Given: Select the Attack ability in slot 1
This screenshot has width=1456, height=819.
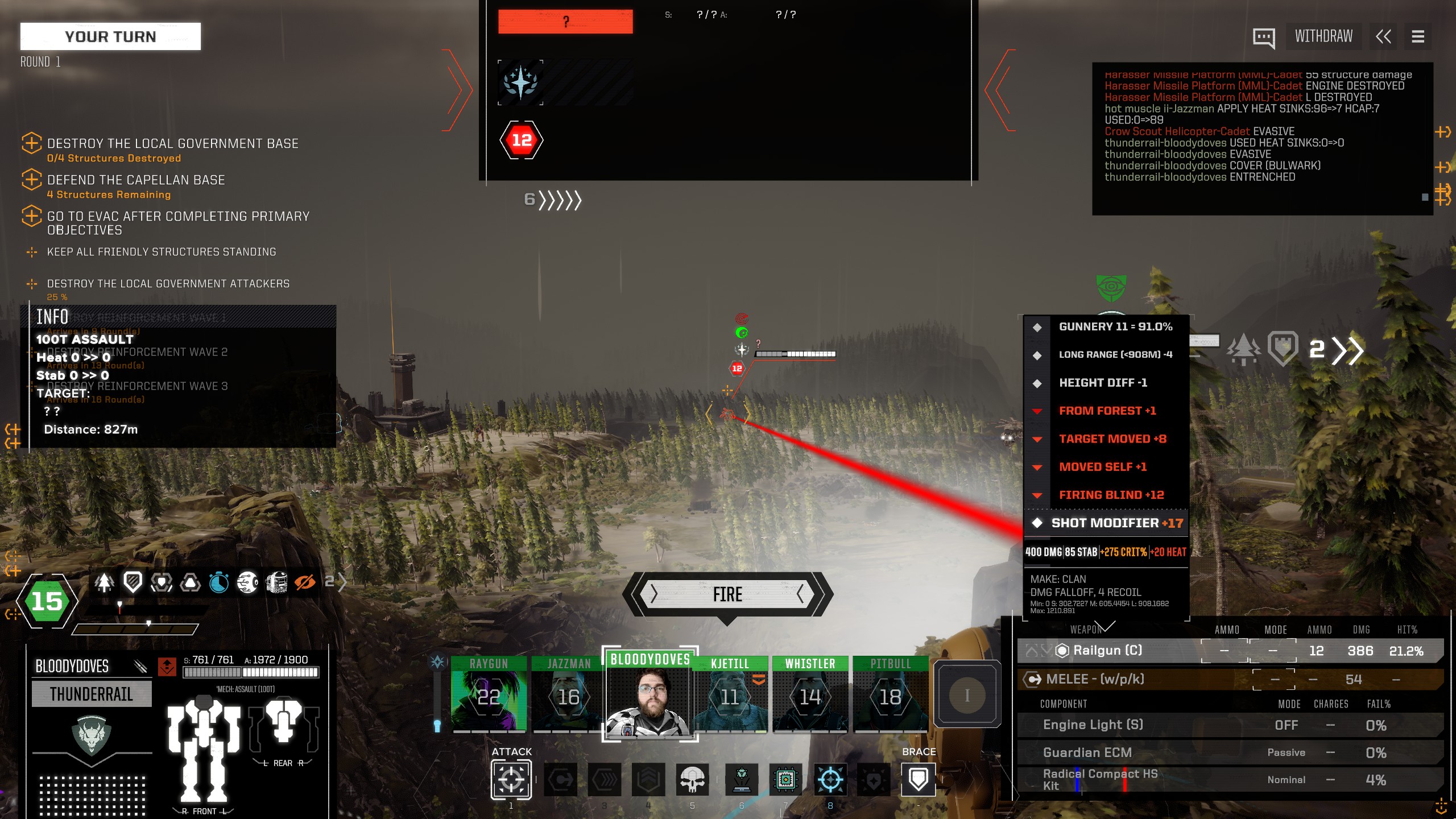Looking at the screenshot, I should click(x=511, y=780).
